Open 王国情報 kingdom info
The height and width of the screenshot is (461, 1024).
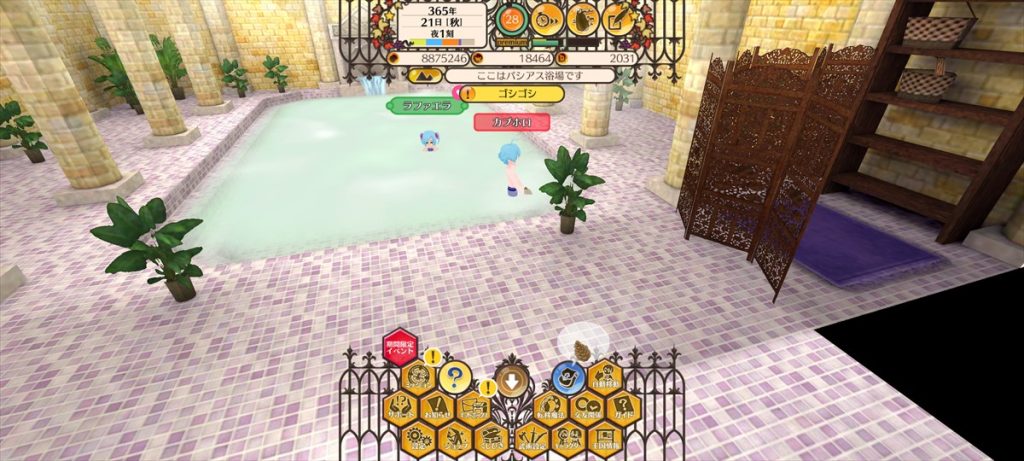(605, 437)
